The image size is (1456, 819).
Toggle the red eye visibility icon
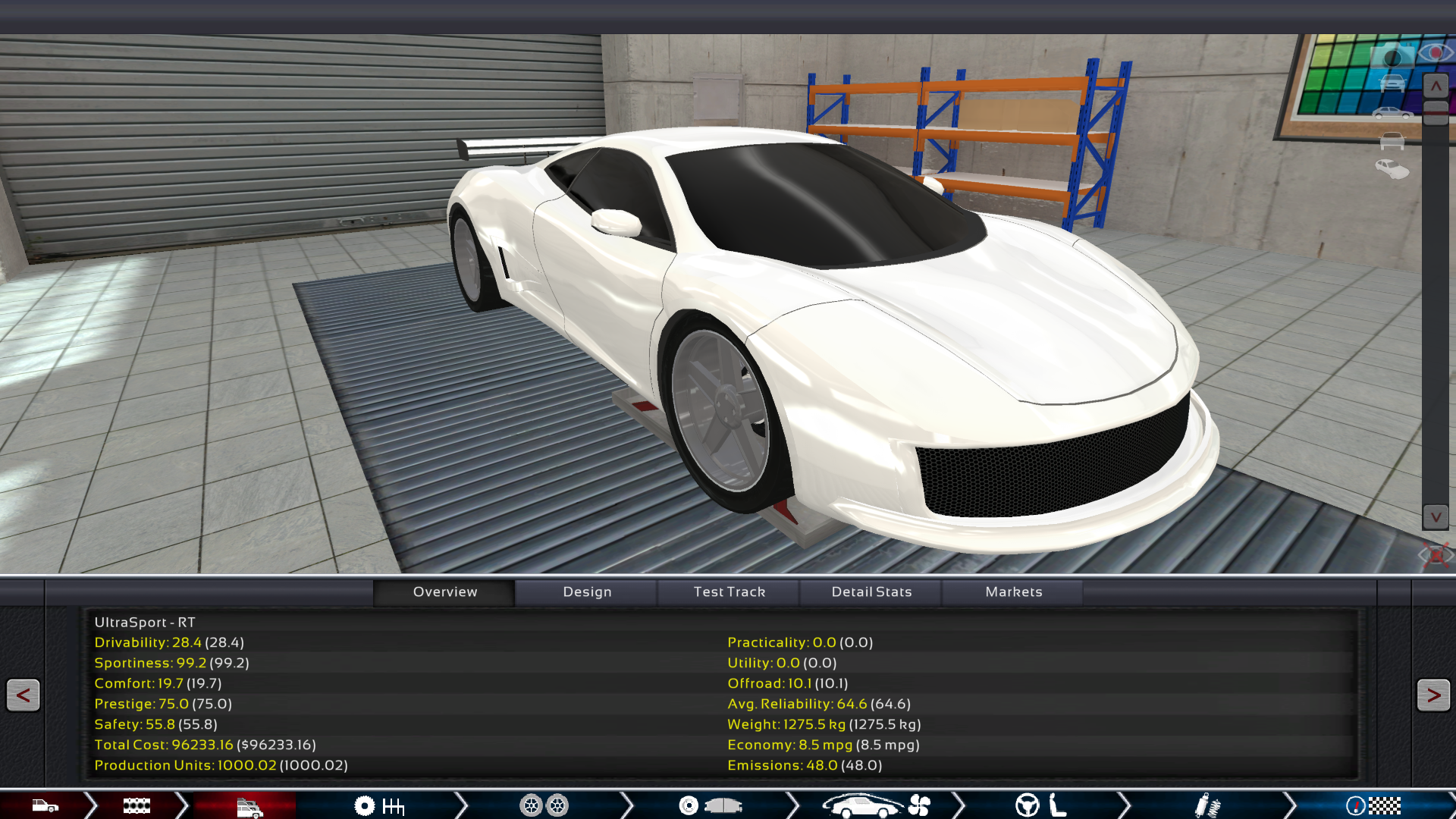pos(1435,53)
